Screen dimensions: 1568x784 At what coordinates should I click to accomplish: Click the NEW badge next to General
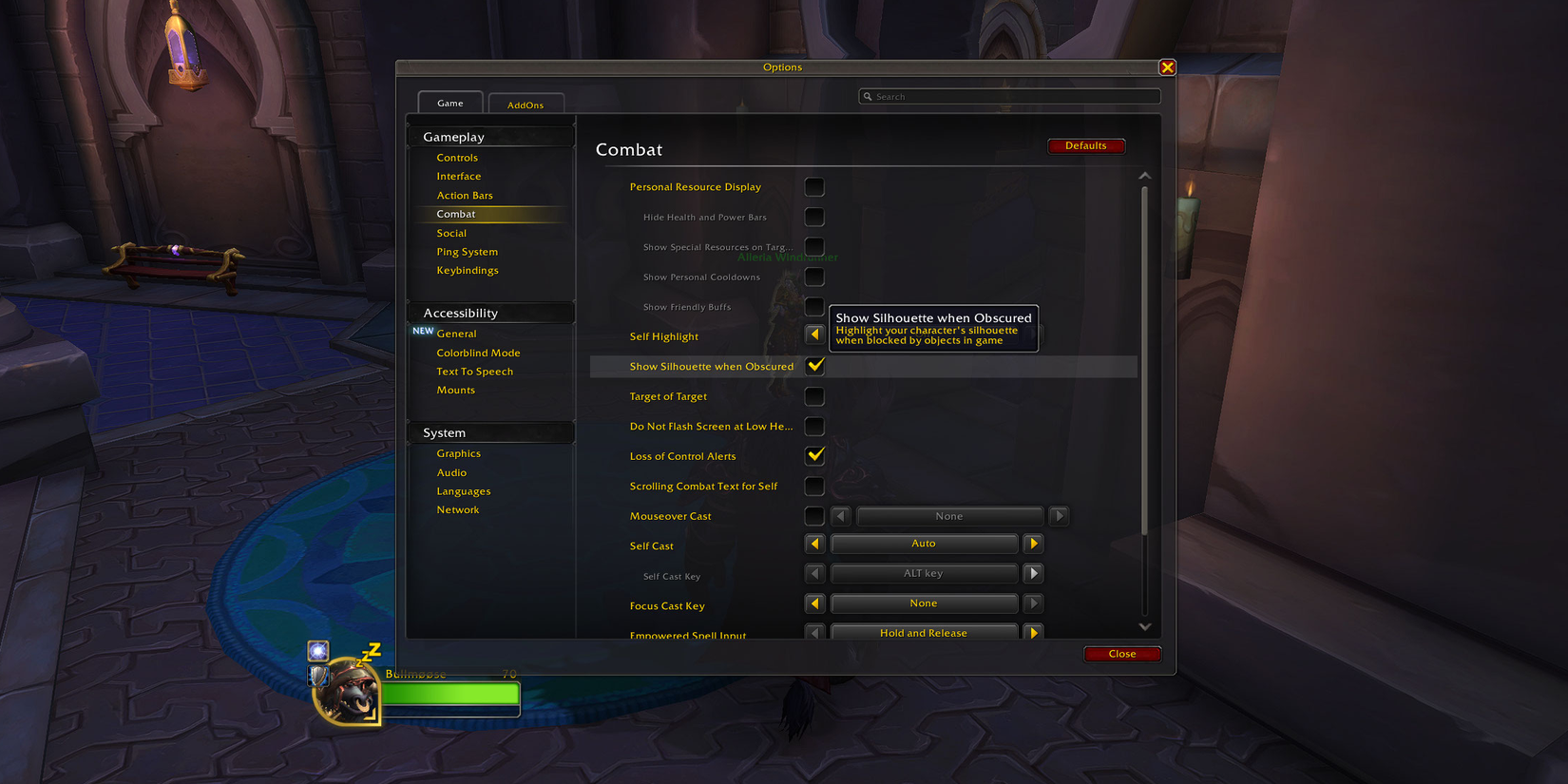422,331
